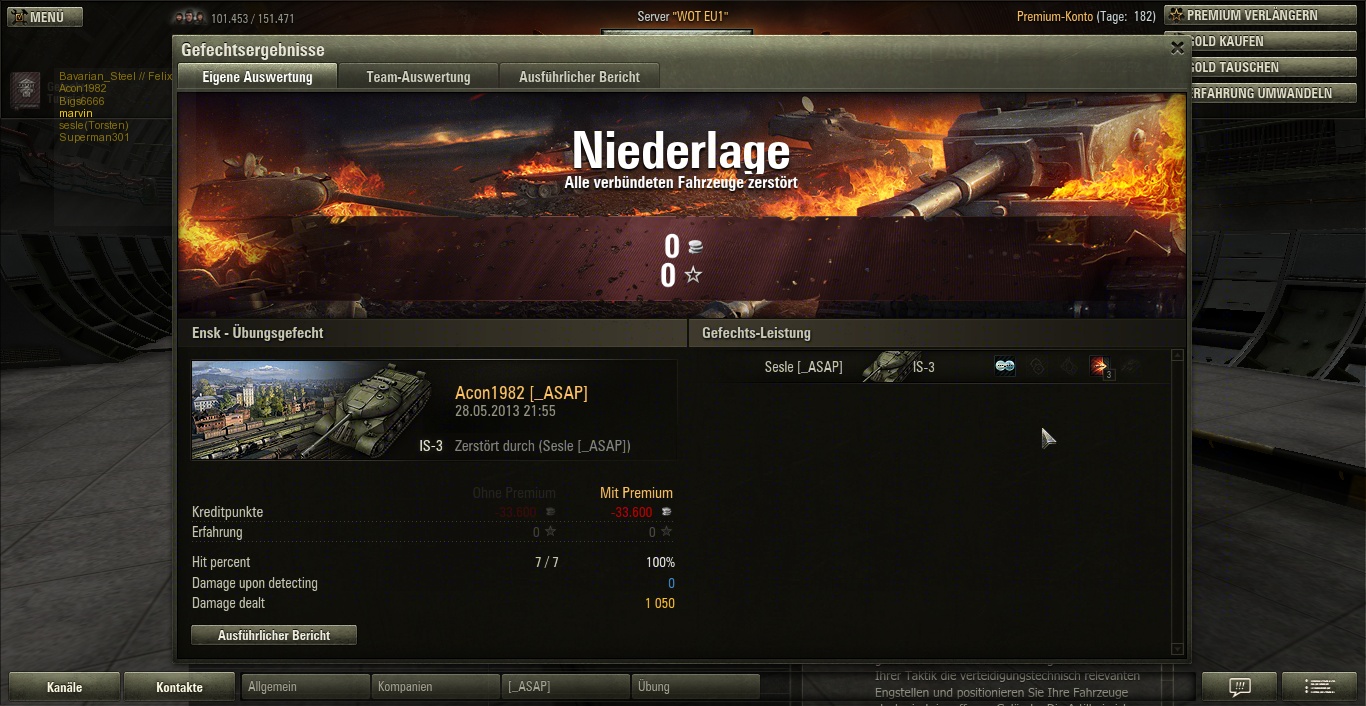Image resolution: width=1366 pixels, height=706 pixels.
Task: Select the Sesle [_ASAP] IS-3 performance row
Action: click(x=930, y=367)
